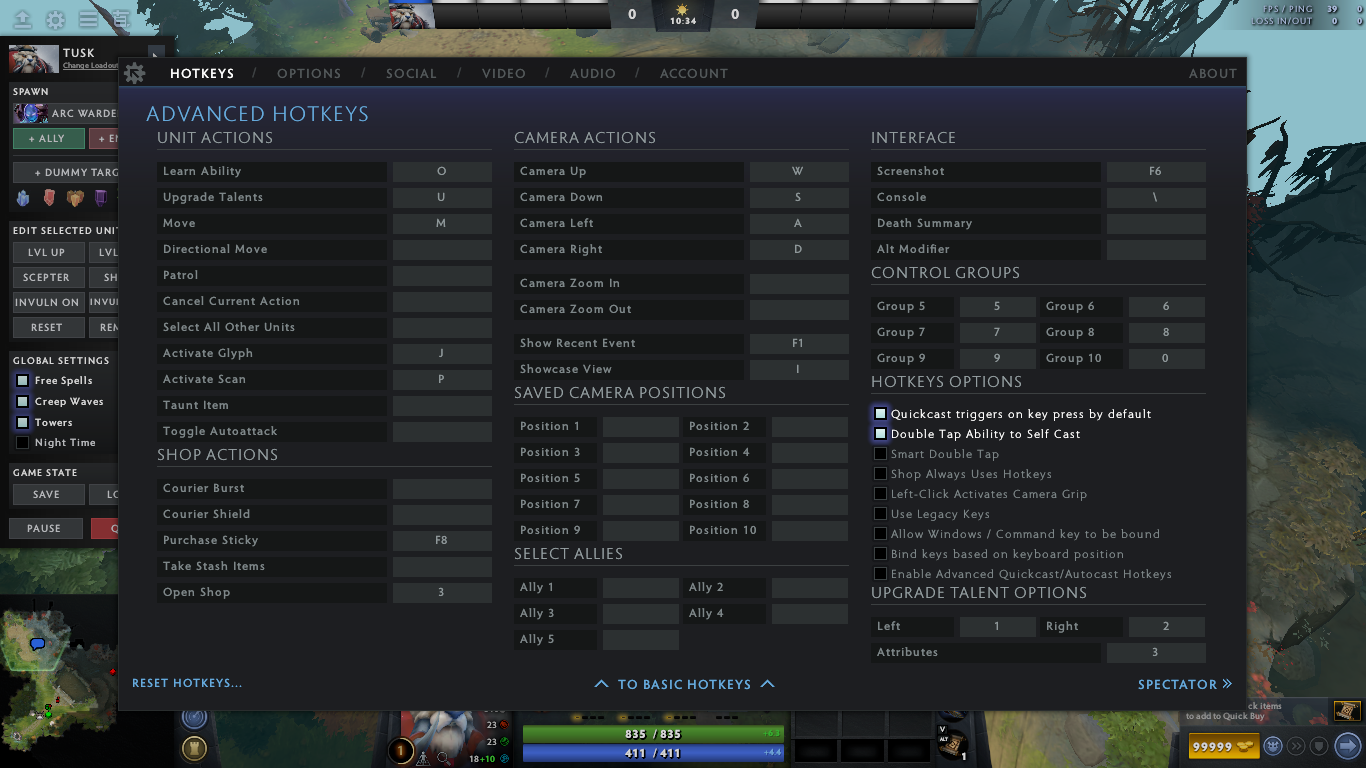Click the gear icon at the top-left screen corner
The width and height of the screenshot is (1366, 768).
56,21
